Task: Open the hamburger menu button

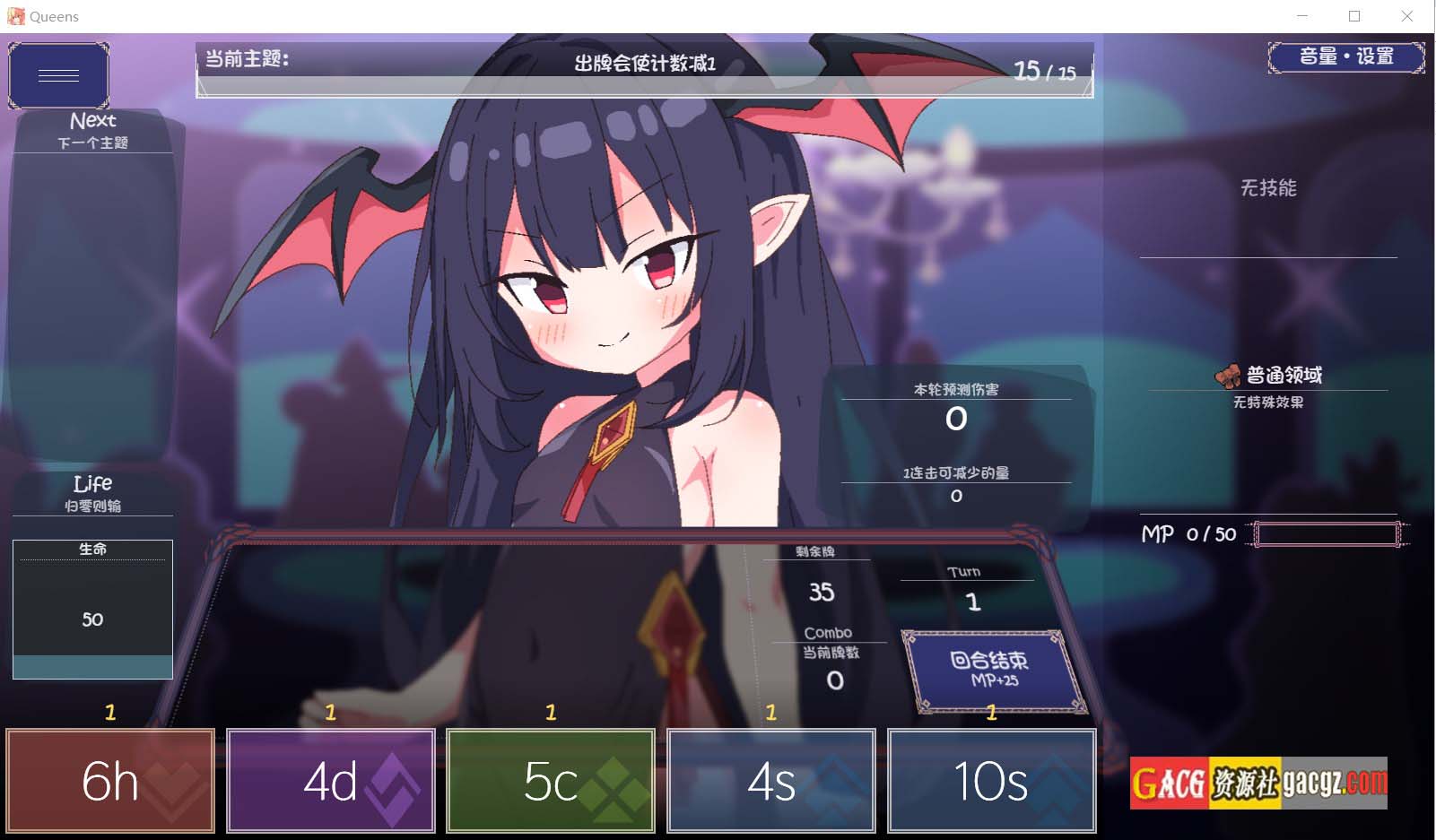Action: point(58,75)
